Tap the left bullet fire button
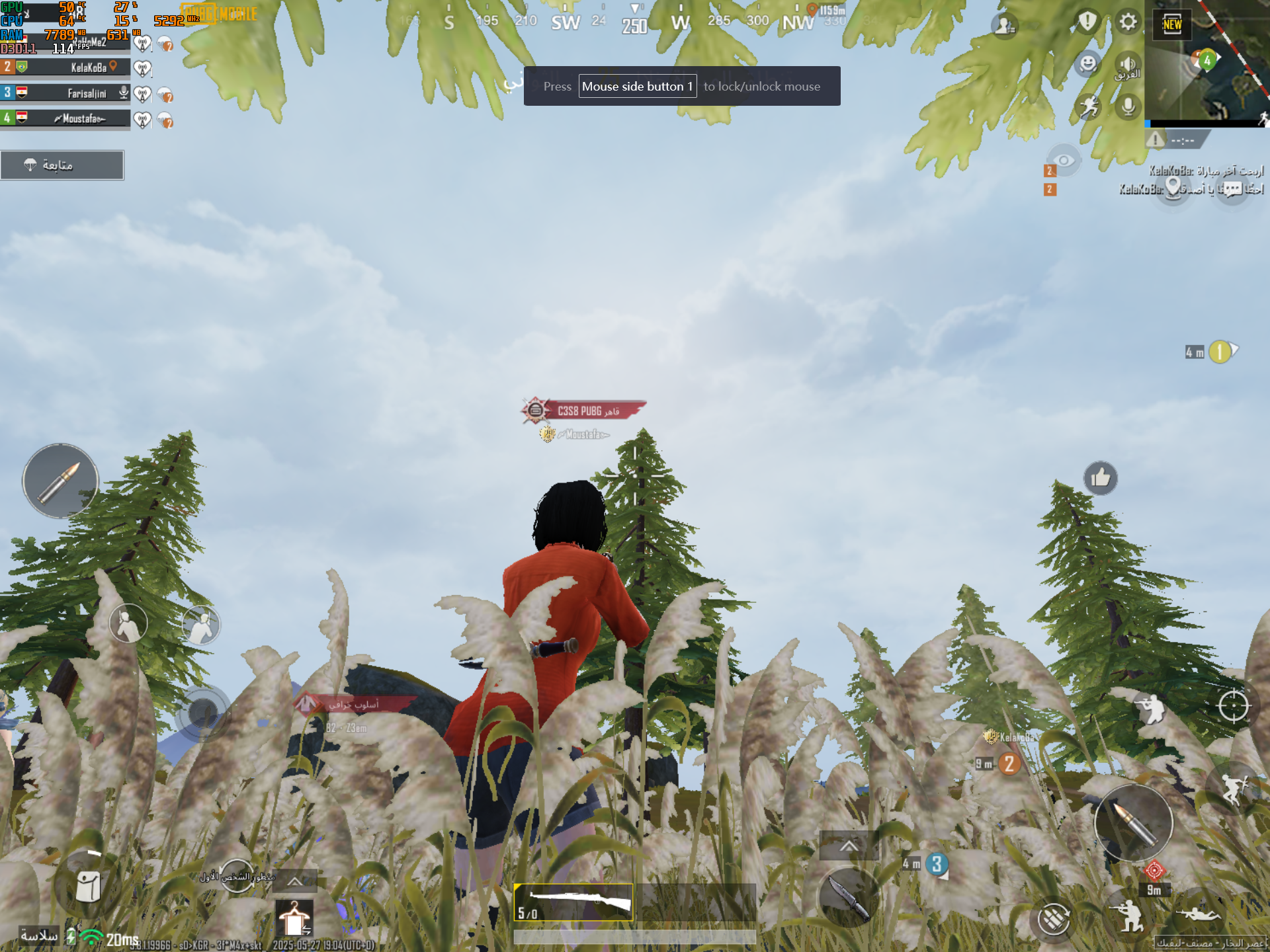Screen dimensions: 1270x952 [x=60, y=481]
